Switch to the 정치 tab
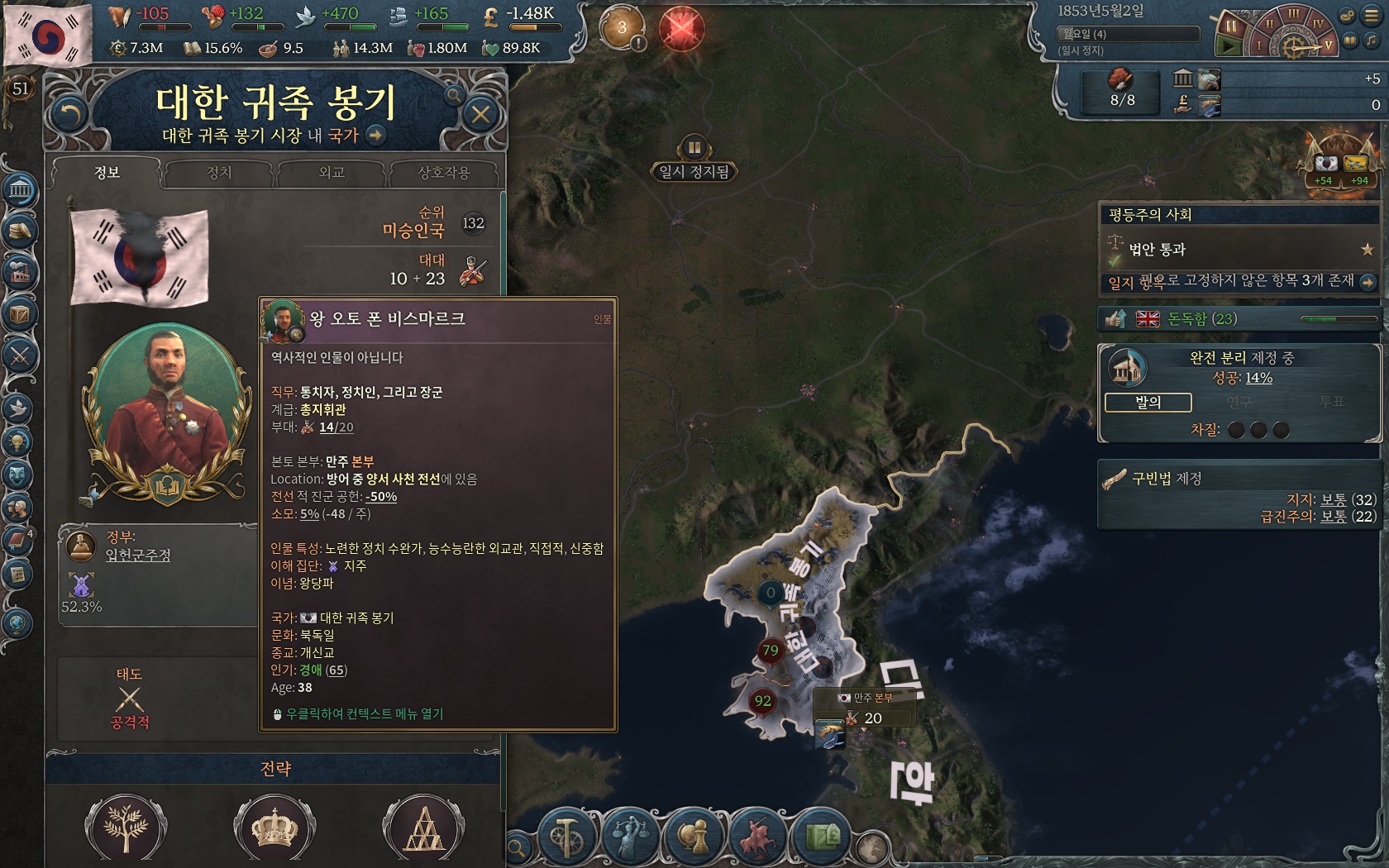 click(219, 173)
